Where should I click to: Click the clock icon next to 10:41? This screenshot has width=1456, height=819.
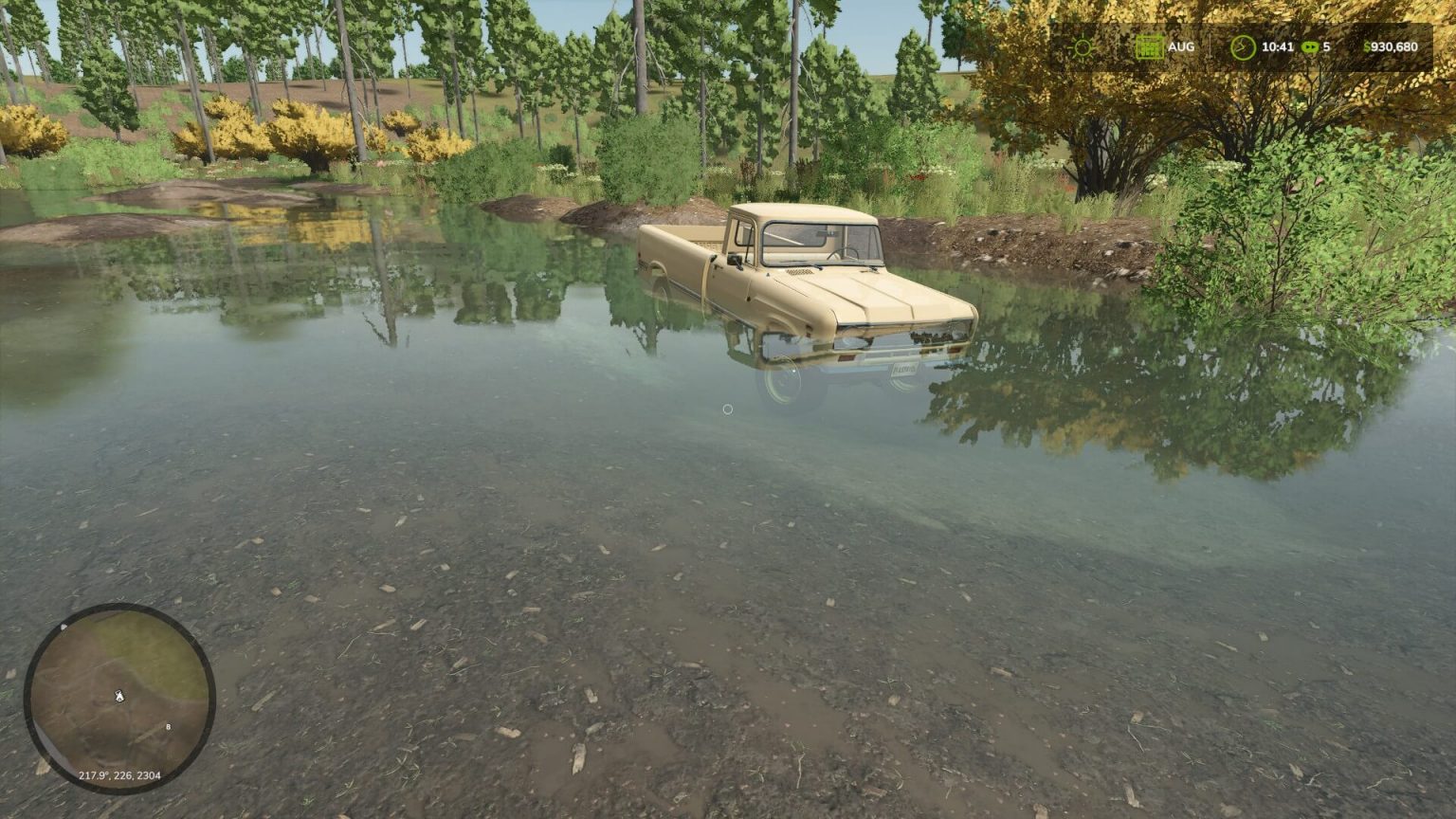(1242, 47)
